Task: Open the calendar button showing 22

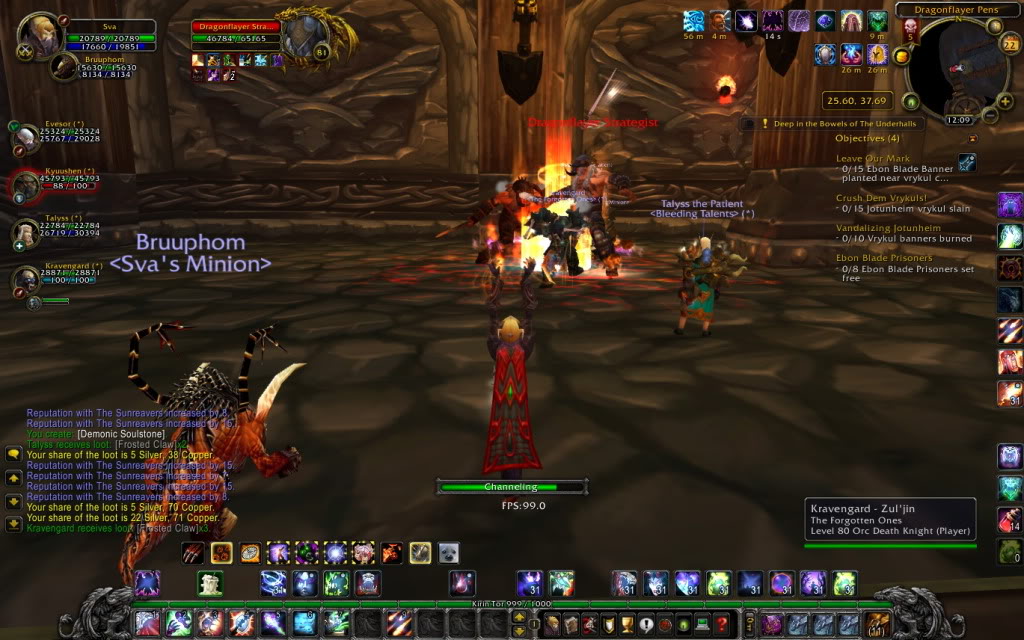Action: pos(1009,44)
